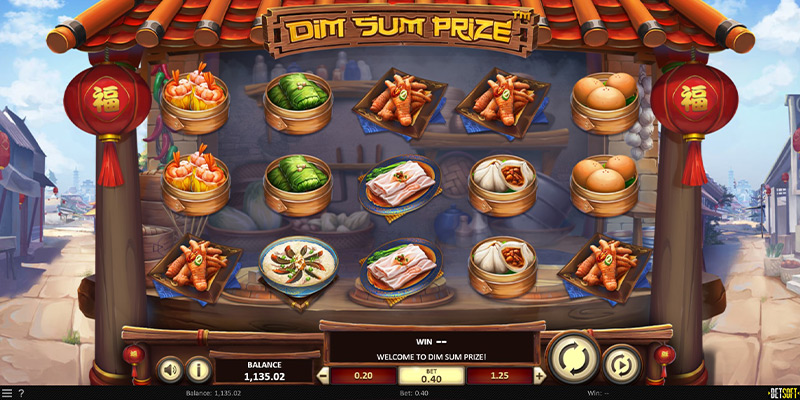Choose the 1.25 bet amount
Screen dimensions: 800x400
(x=497, y=376)
